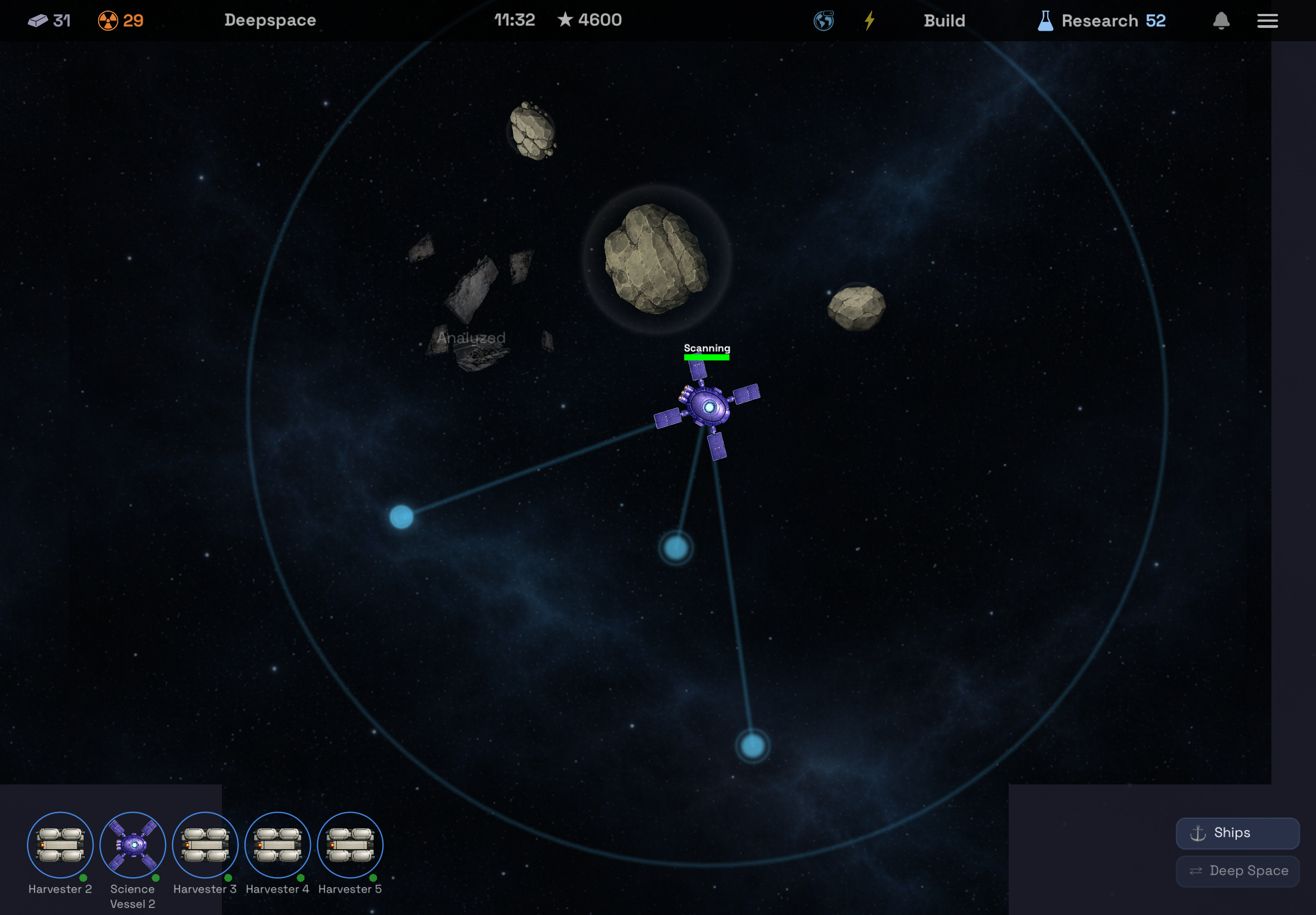Expand the Ships panel

1237,832
